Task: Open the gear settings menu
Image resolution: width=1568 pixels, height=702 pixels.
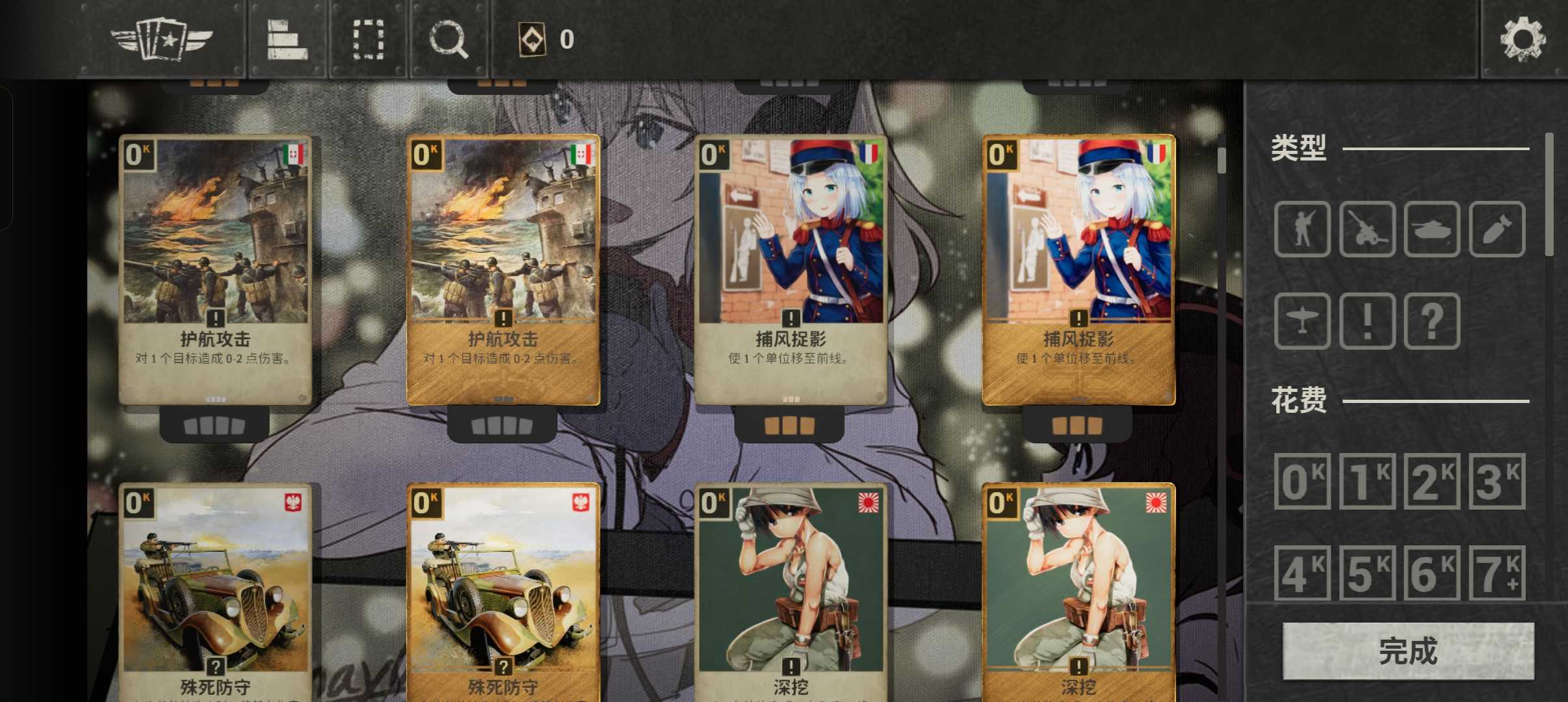Action: coord(1522,39)
